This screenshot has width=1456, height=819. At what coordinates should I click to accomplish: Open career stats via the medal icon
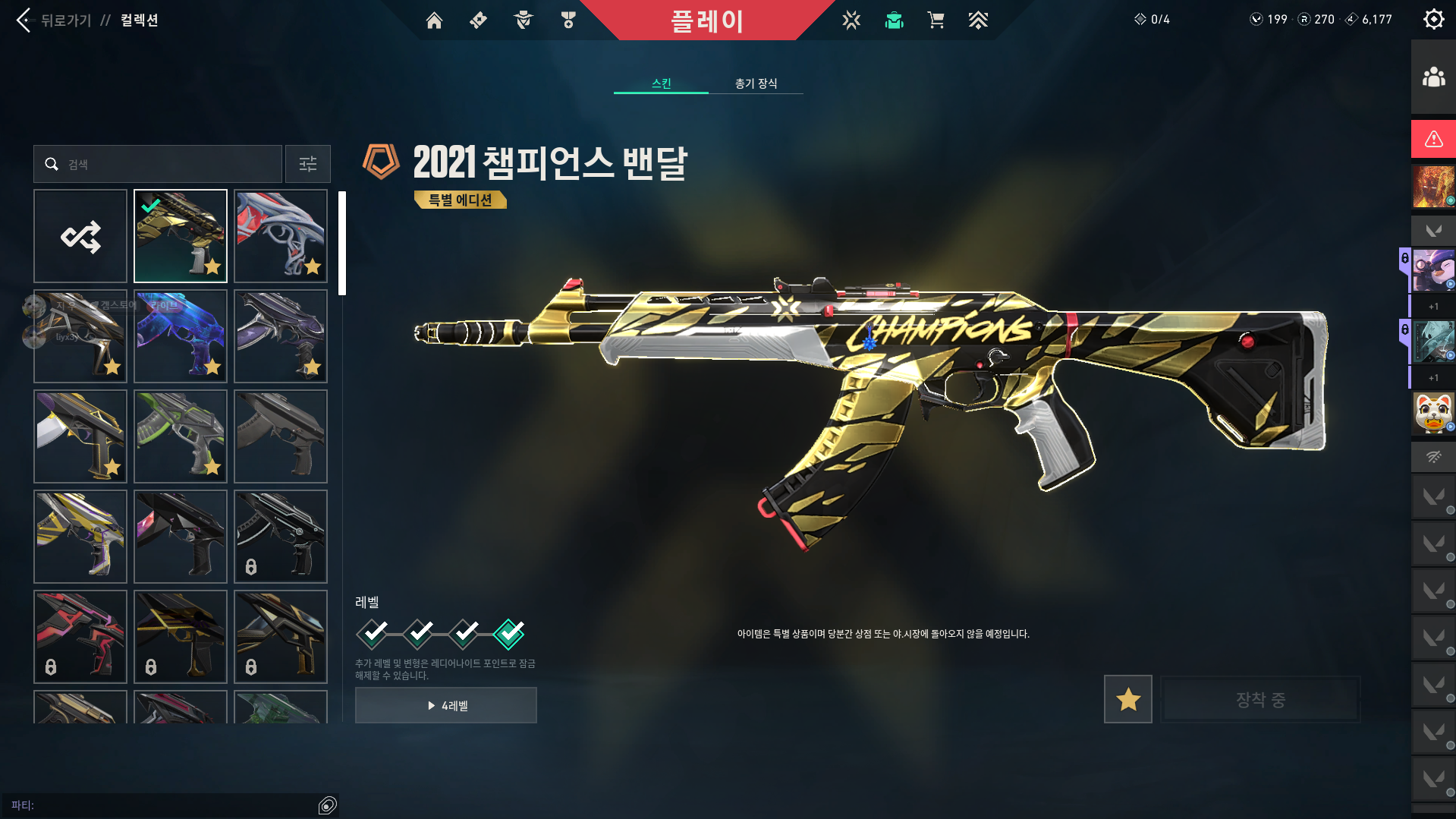[567, 20]
